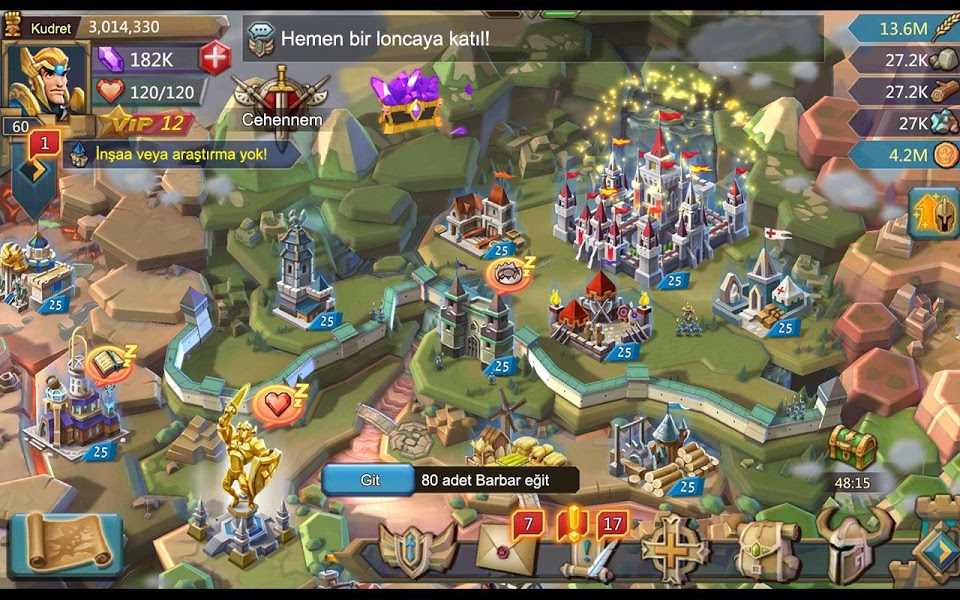Expand the bottom bar arrow button
Viewport: 960px width, 600px height.
(x=938, y=549)
